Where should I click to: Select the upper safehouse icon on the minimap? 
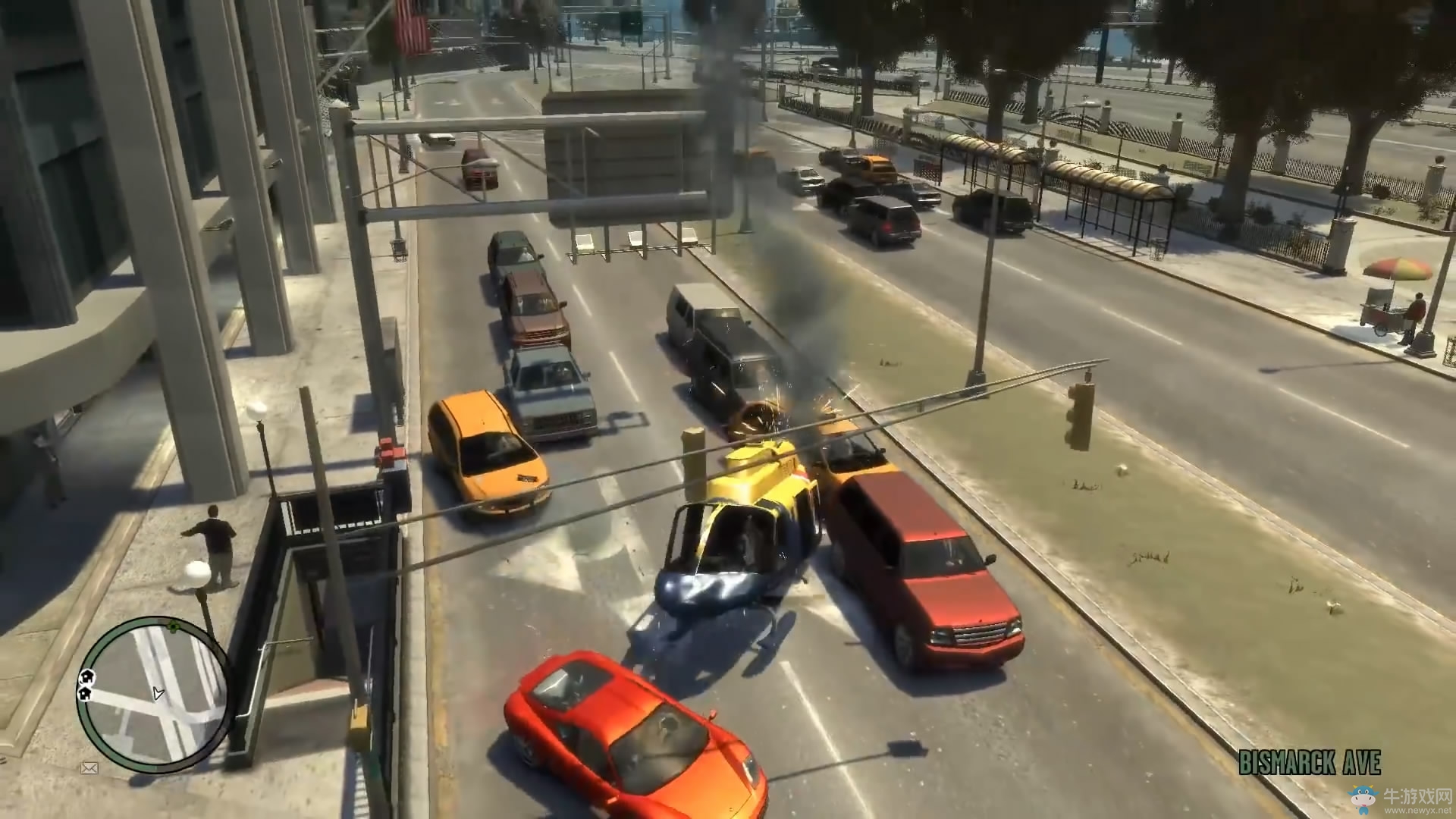86,676
